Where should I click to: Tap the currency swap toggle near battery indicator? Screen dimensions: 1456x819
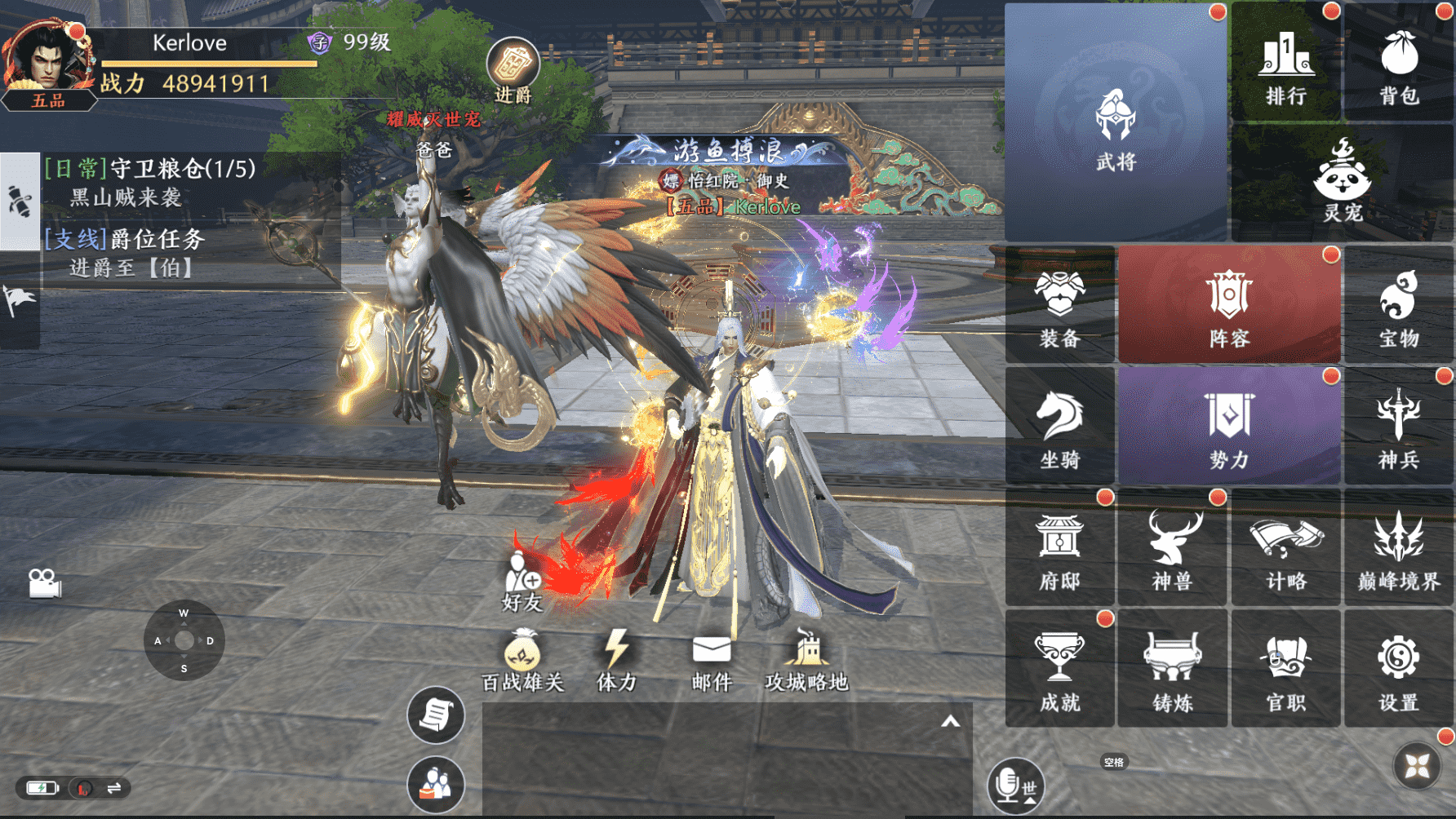click(111, 789)
